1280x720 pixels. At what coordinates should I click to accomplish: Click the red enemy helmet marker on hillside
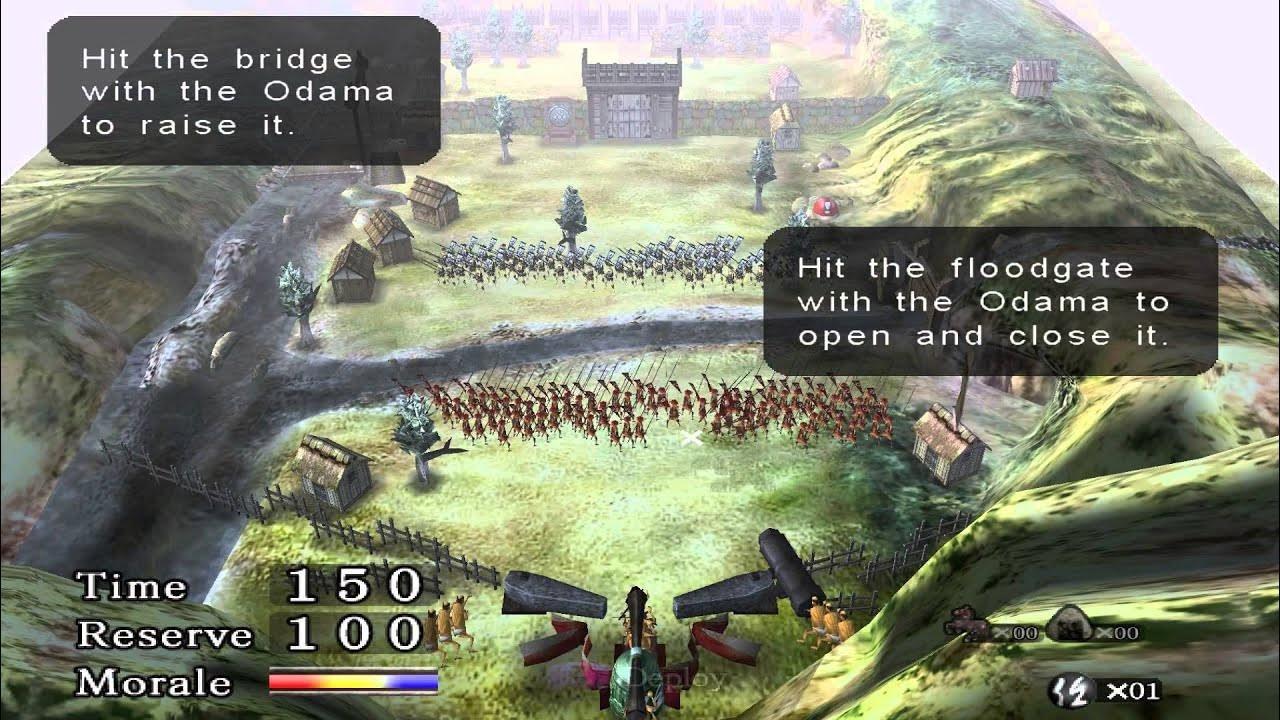pyautogui.click(x=827, y=207)
